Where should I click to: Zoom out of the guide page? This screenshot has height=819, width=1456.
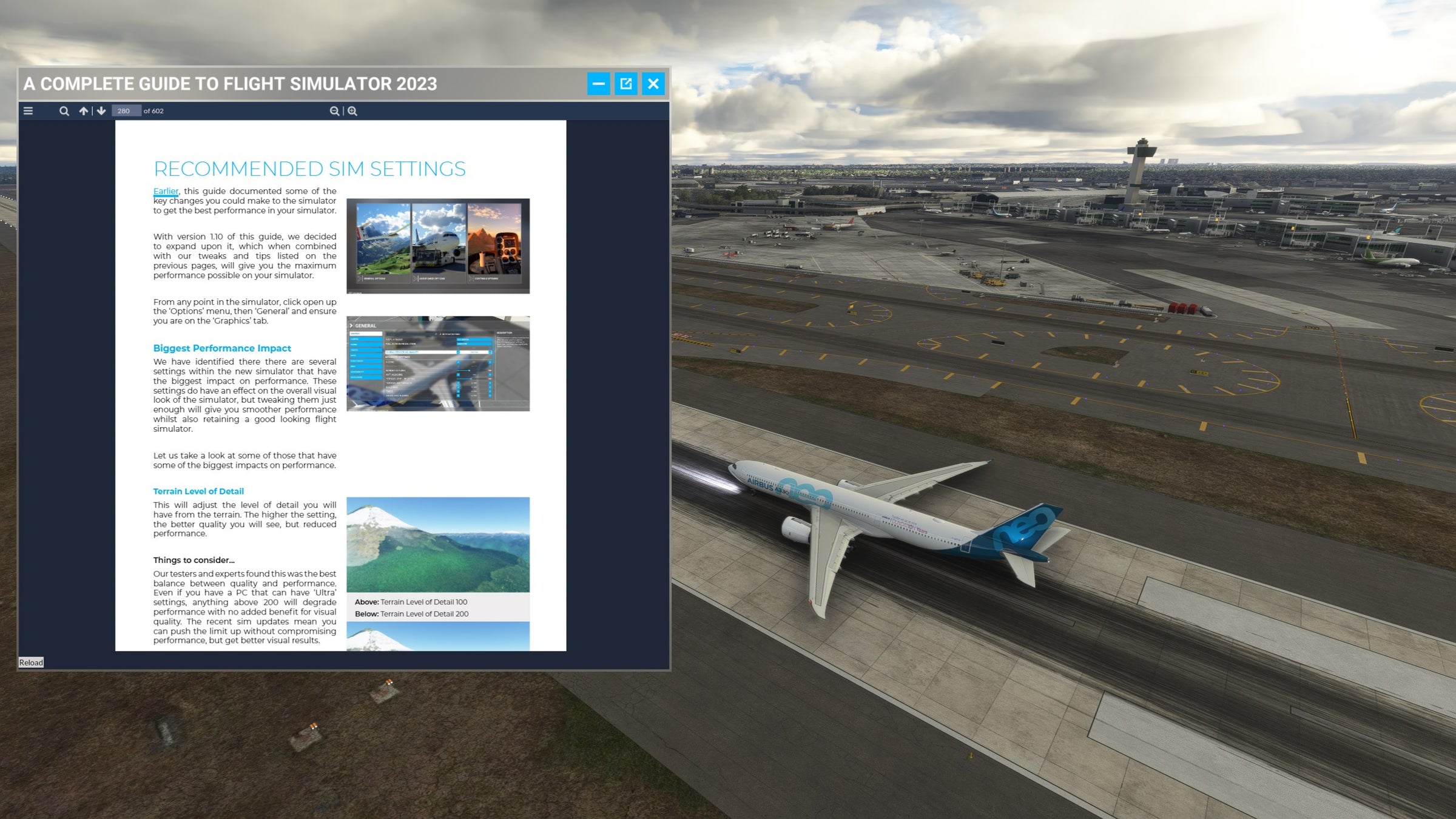tap(334, 111)
